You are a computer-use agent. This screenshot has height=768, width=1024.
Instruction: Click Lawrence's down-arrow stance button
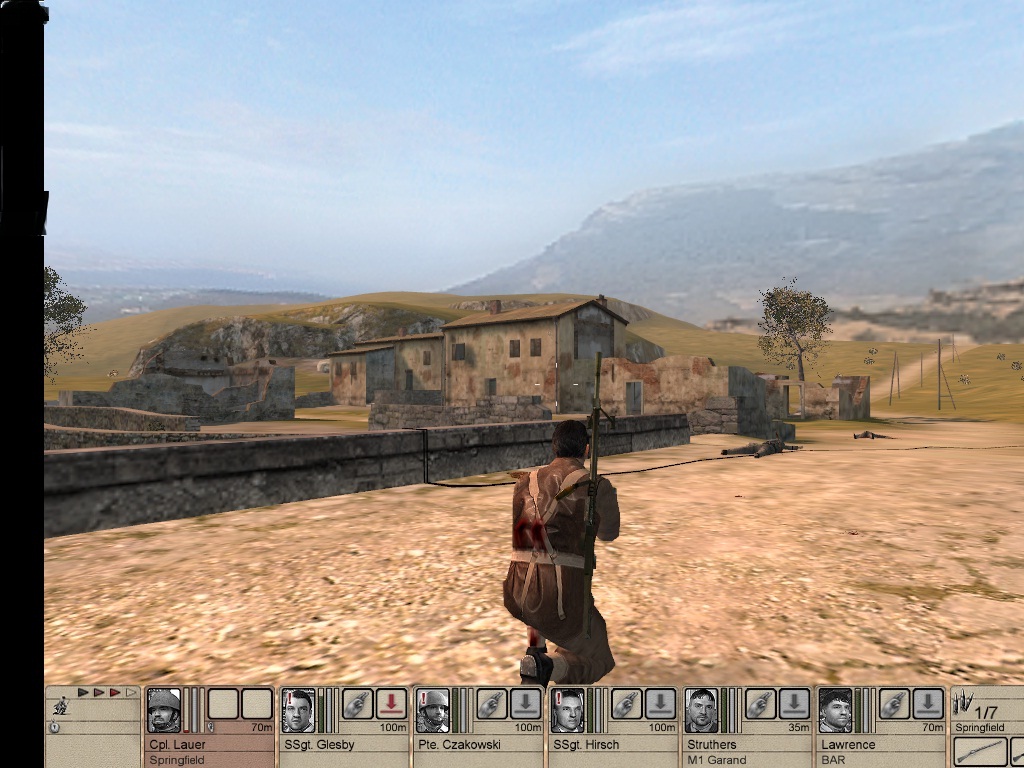coord(928,704)
